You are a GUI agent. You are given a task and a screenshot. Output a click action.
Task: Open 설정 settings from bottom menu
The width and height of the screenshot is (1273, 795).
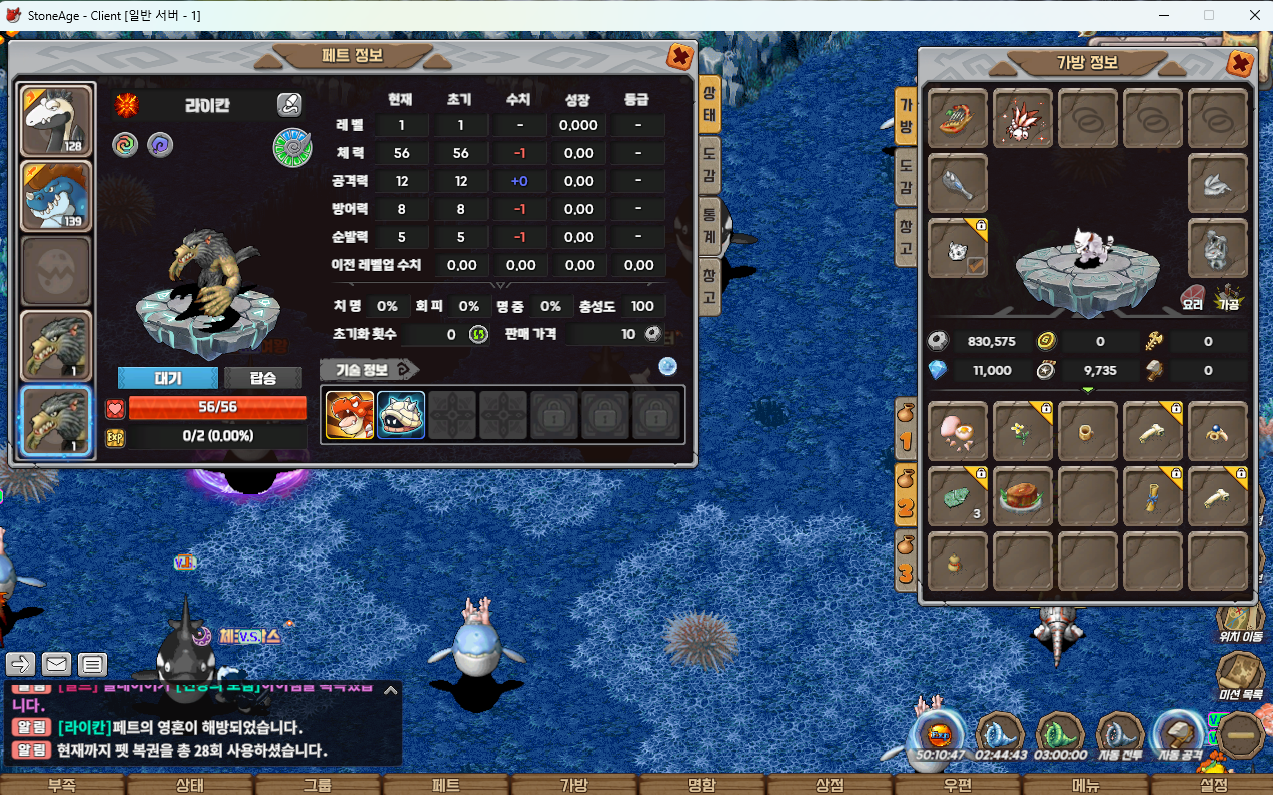click(1213, 785)
